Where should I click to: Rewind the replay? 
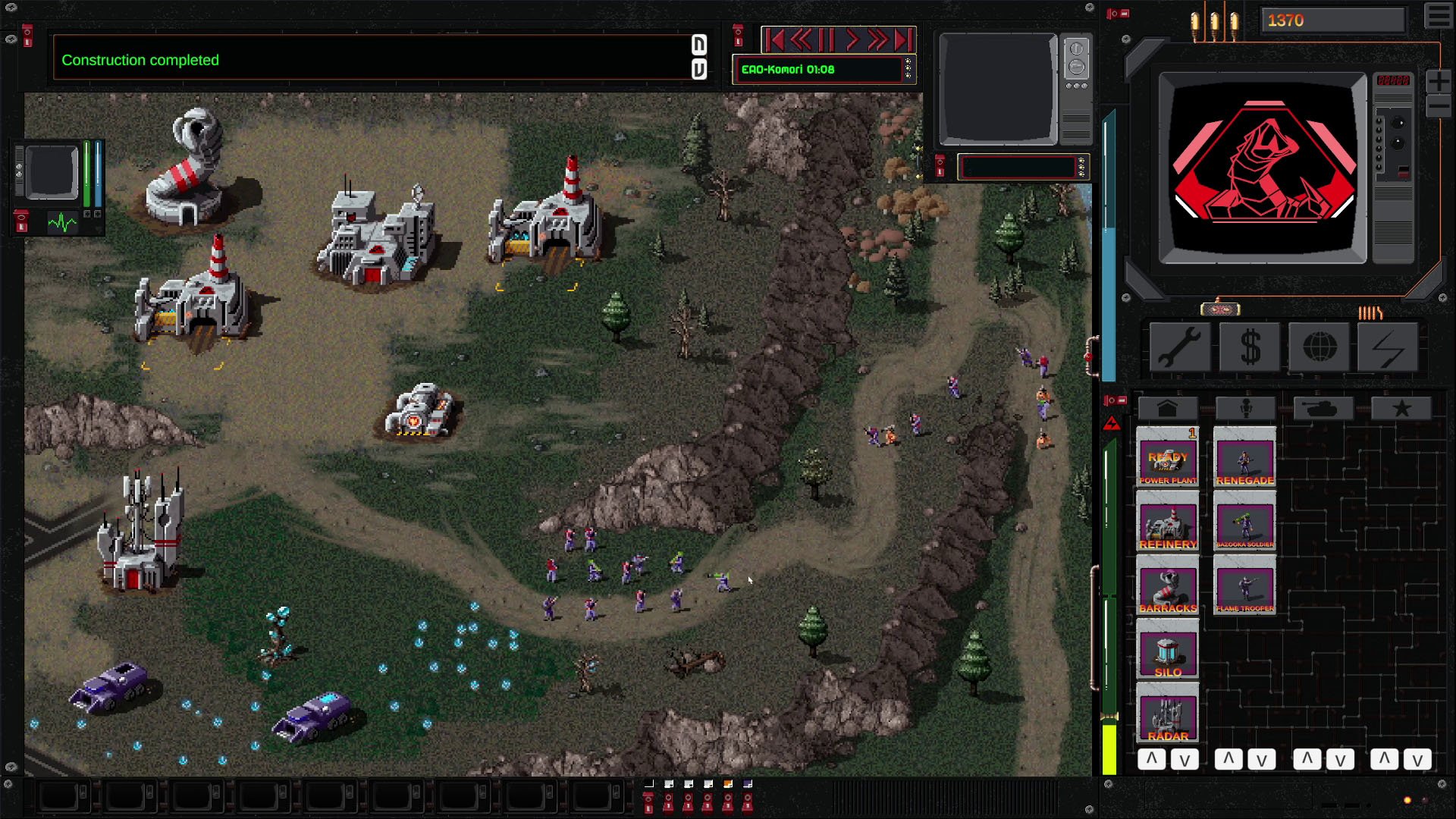pos(801,39)
